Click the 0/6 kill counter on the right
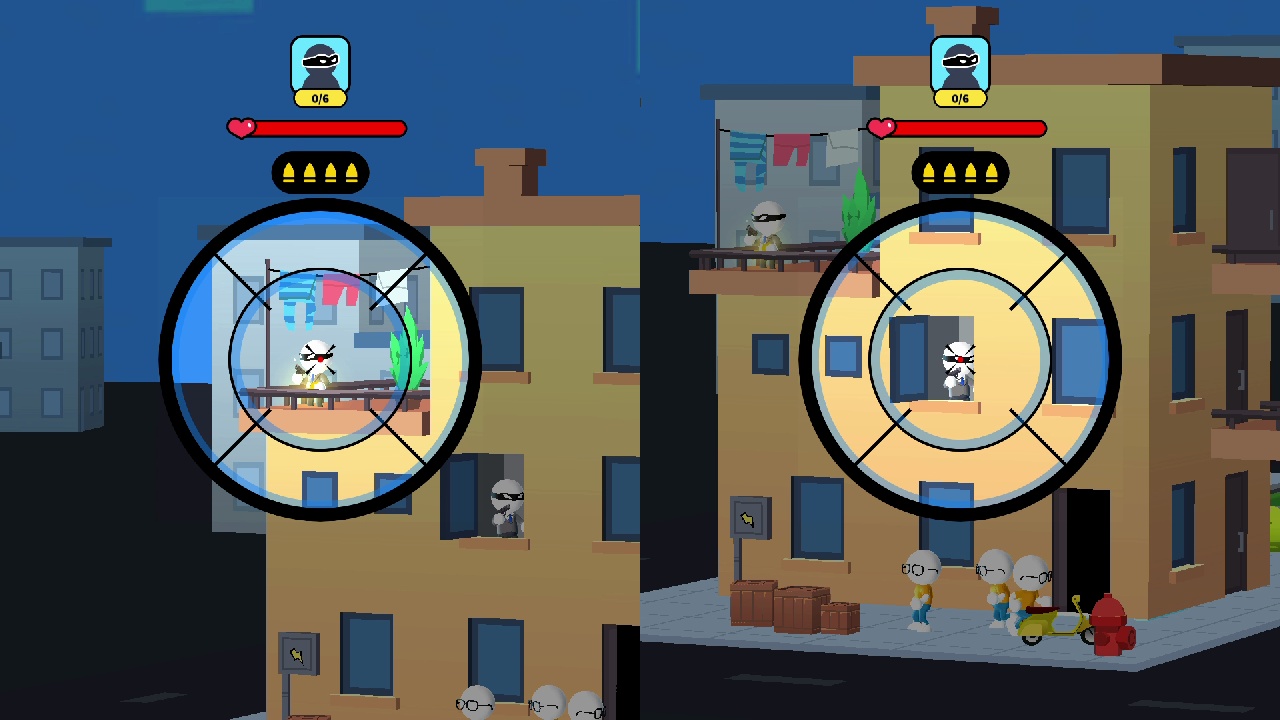The height and width of the screenshot is (720, 1280). 961,97
